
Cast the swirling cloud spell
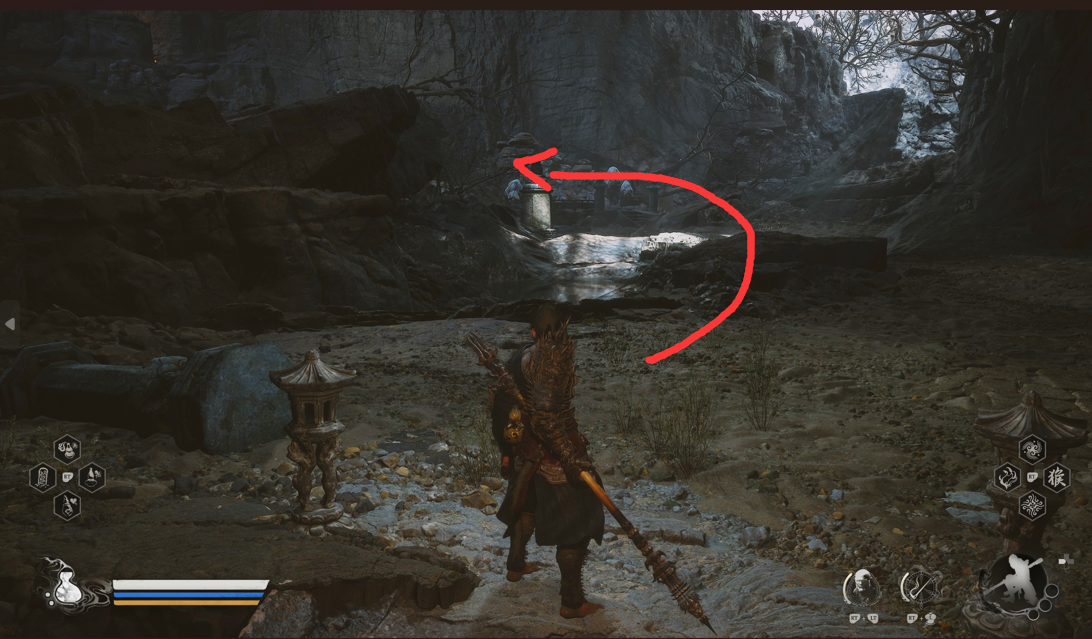click(1032, 450)
